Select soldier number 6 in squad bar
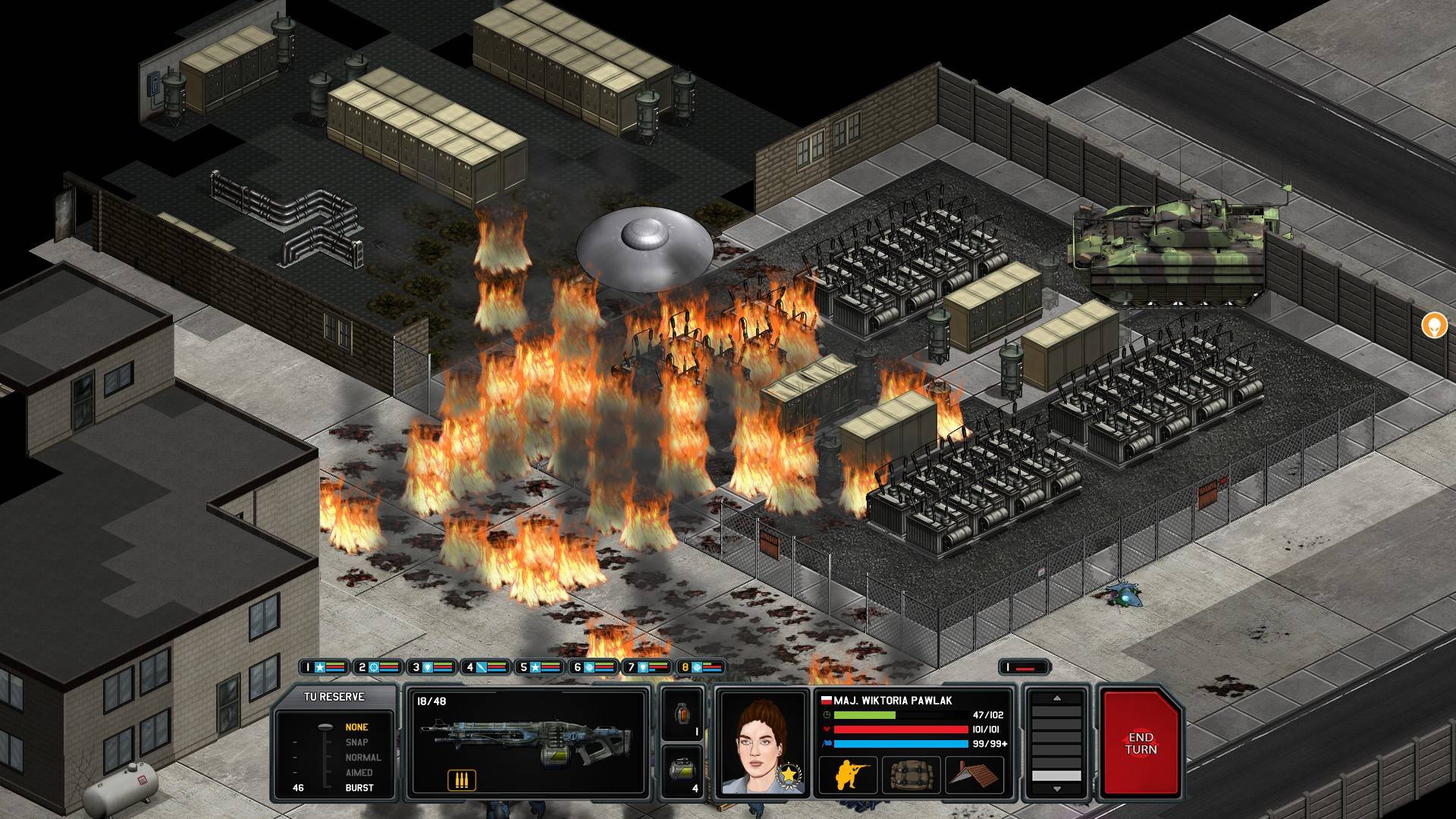This screenshot has width=1456, height=819. pyautogui.click(x=594, y=667)
